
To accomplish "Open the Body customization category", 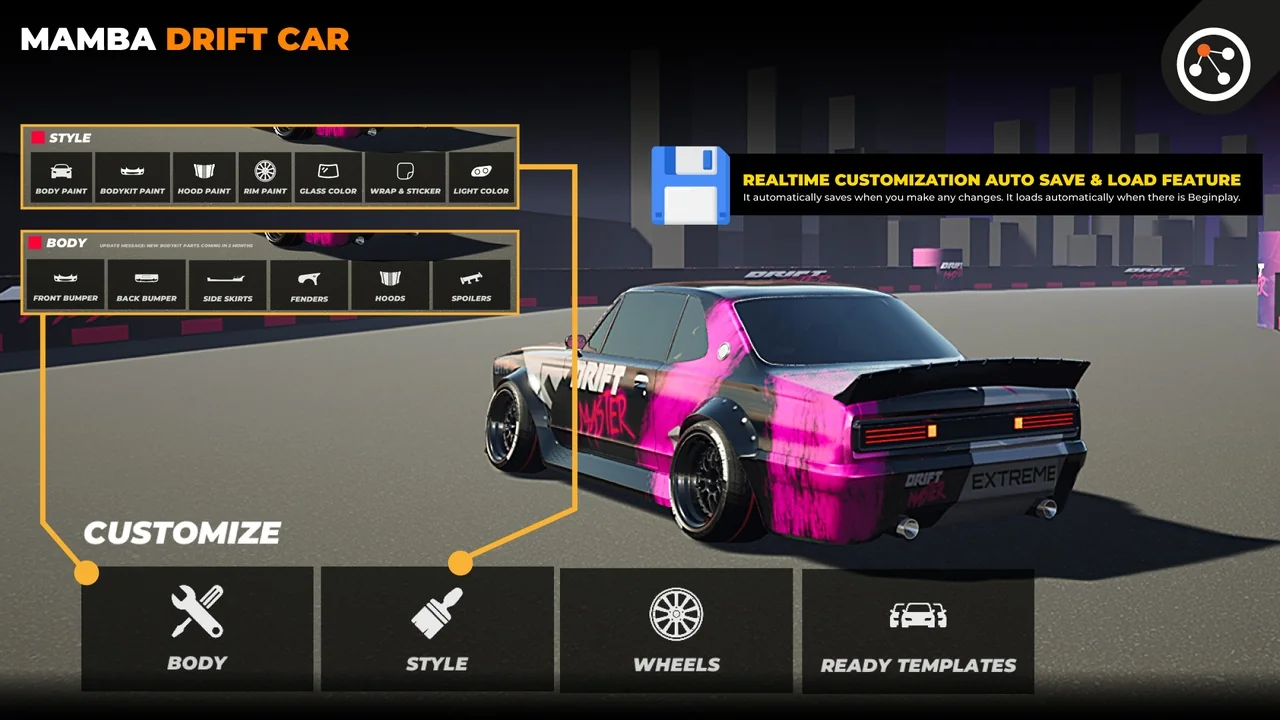I will click(197, 629).
